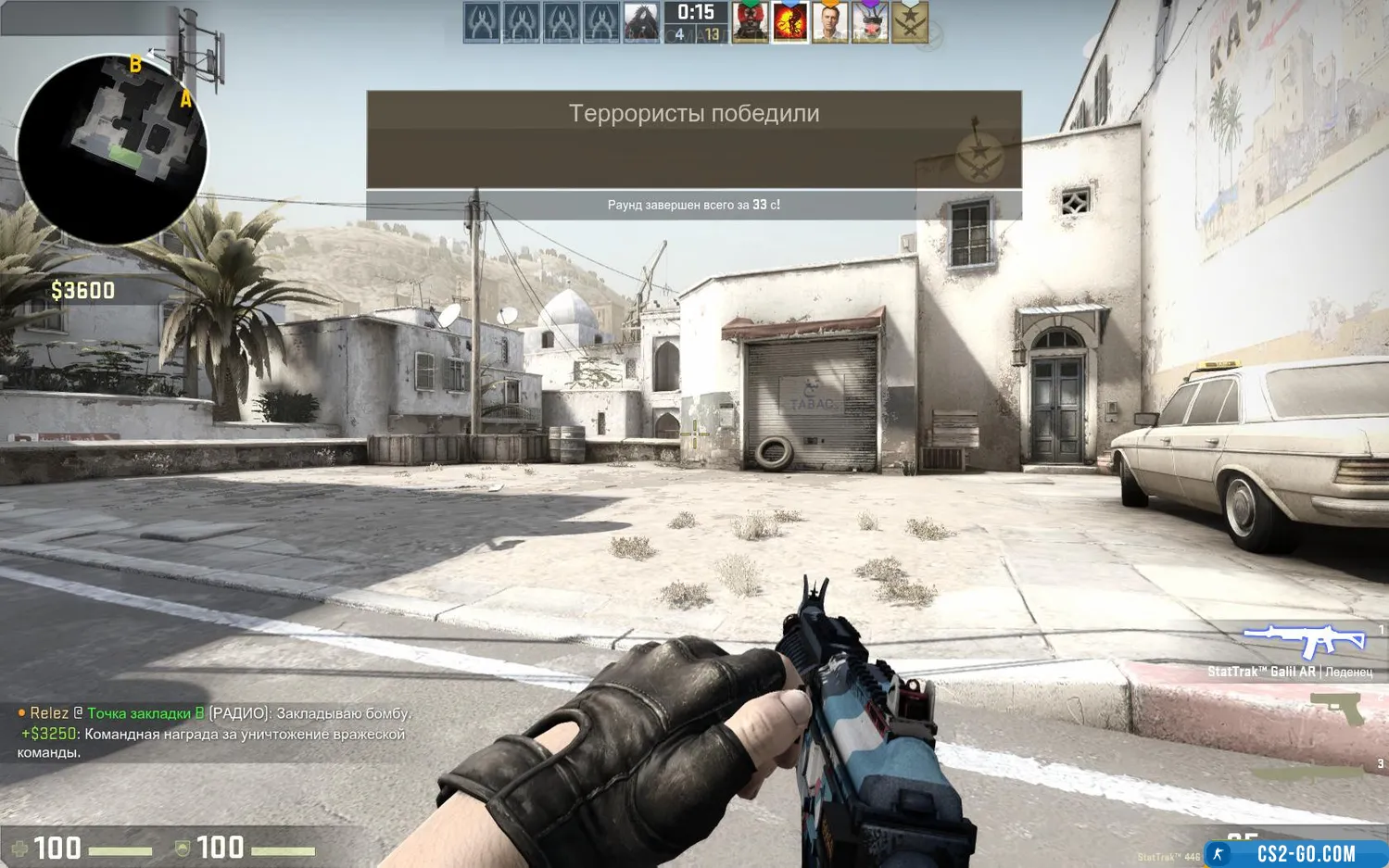This screenshot has height=868, width=1389.
Task: Select the Galil AR rifle slot
Action: pos(1305,641)
